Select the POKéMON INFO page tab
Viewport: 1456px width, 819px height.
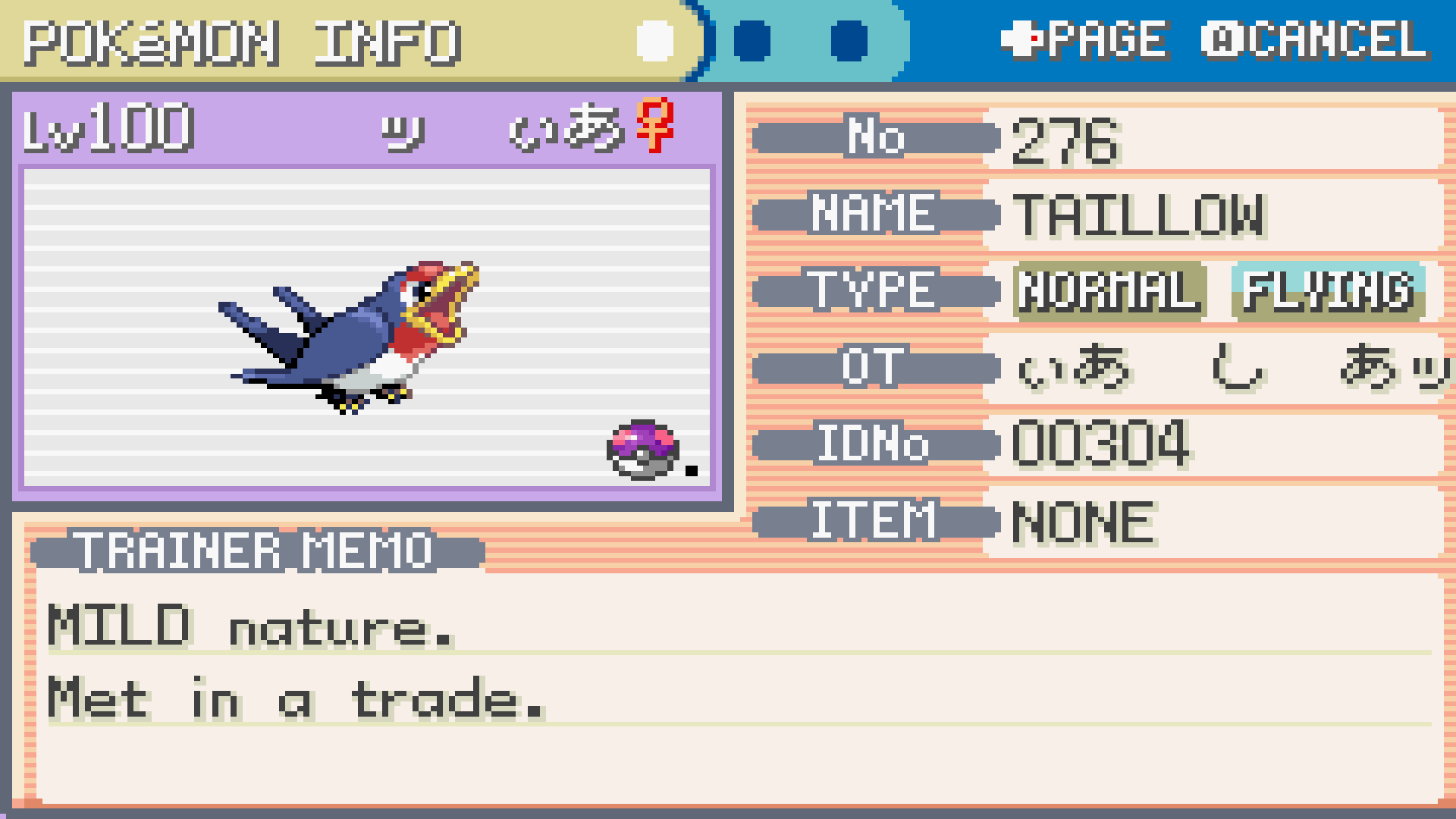(243, 42)
